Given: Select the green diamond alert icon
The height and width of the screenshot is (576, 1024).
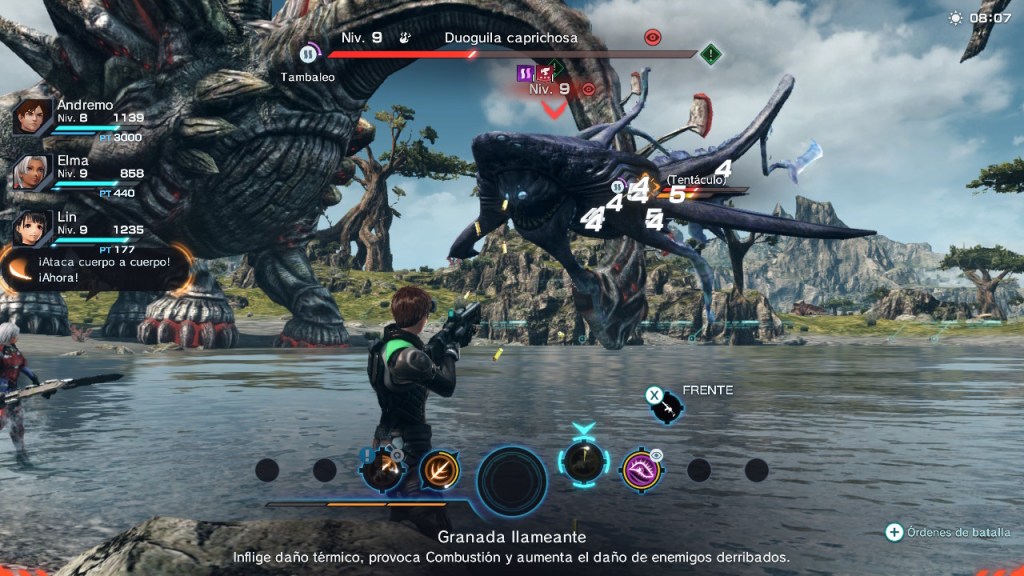Looking at the screenshot, I should click(x=711, y=54).
